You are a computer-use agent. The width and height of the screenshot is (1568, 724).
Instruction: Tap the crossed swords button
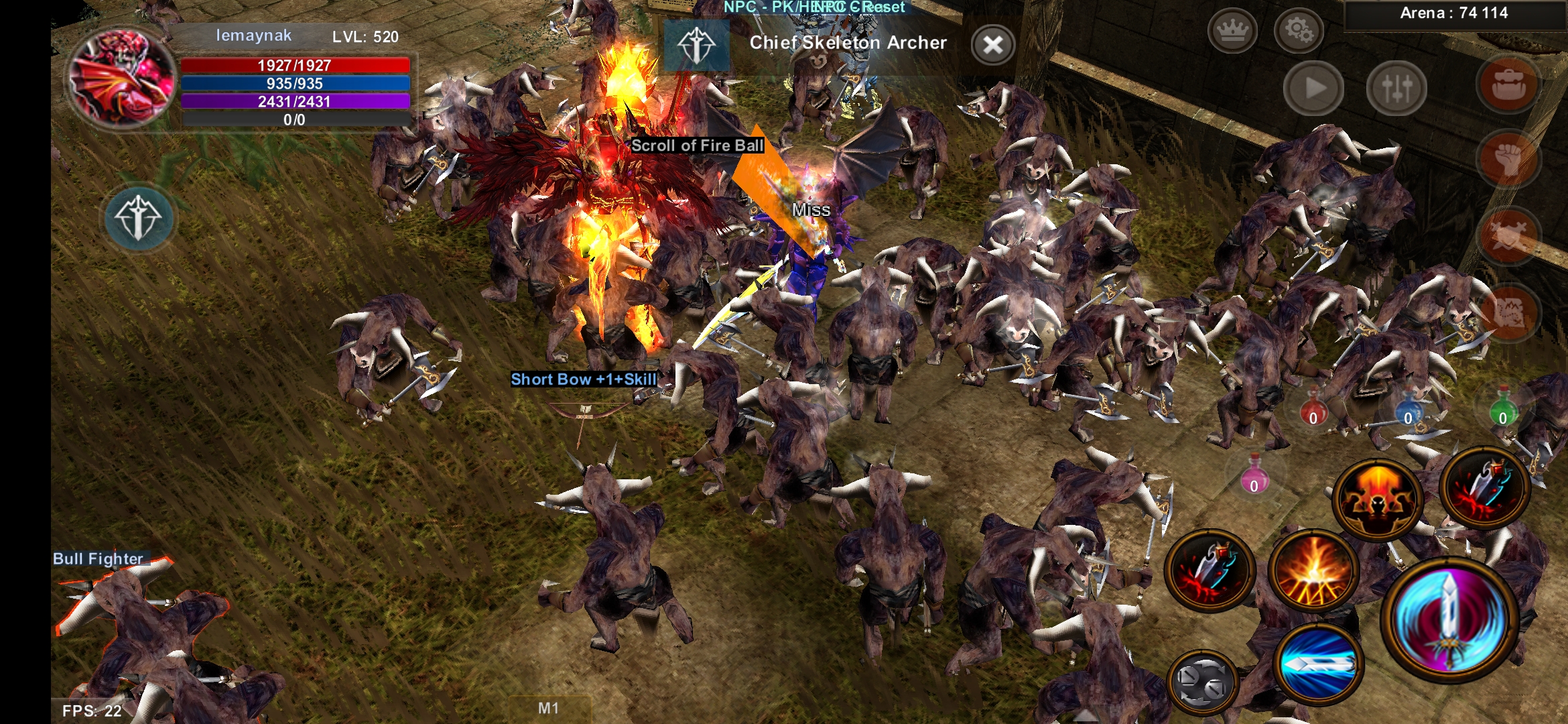[x=1508, y=236]
